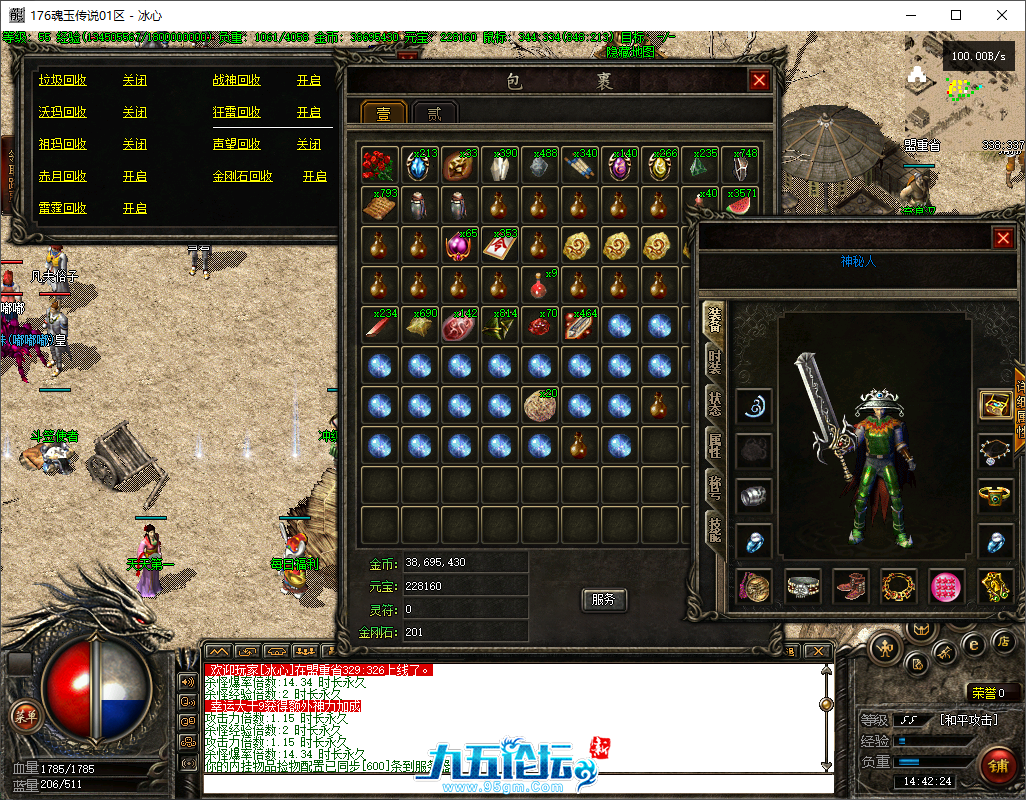This screenshot has height=800, width=1026.
Task: Toggle 雷霆回收 recycling setting
Action: click(x=135, y=208)
